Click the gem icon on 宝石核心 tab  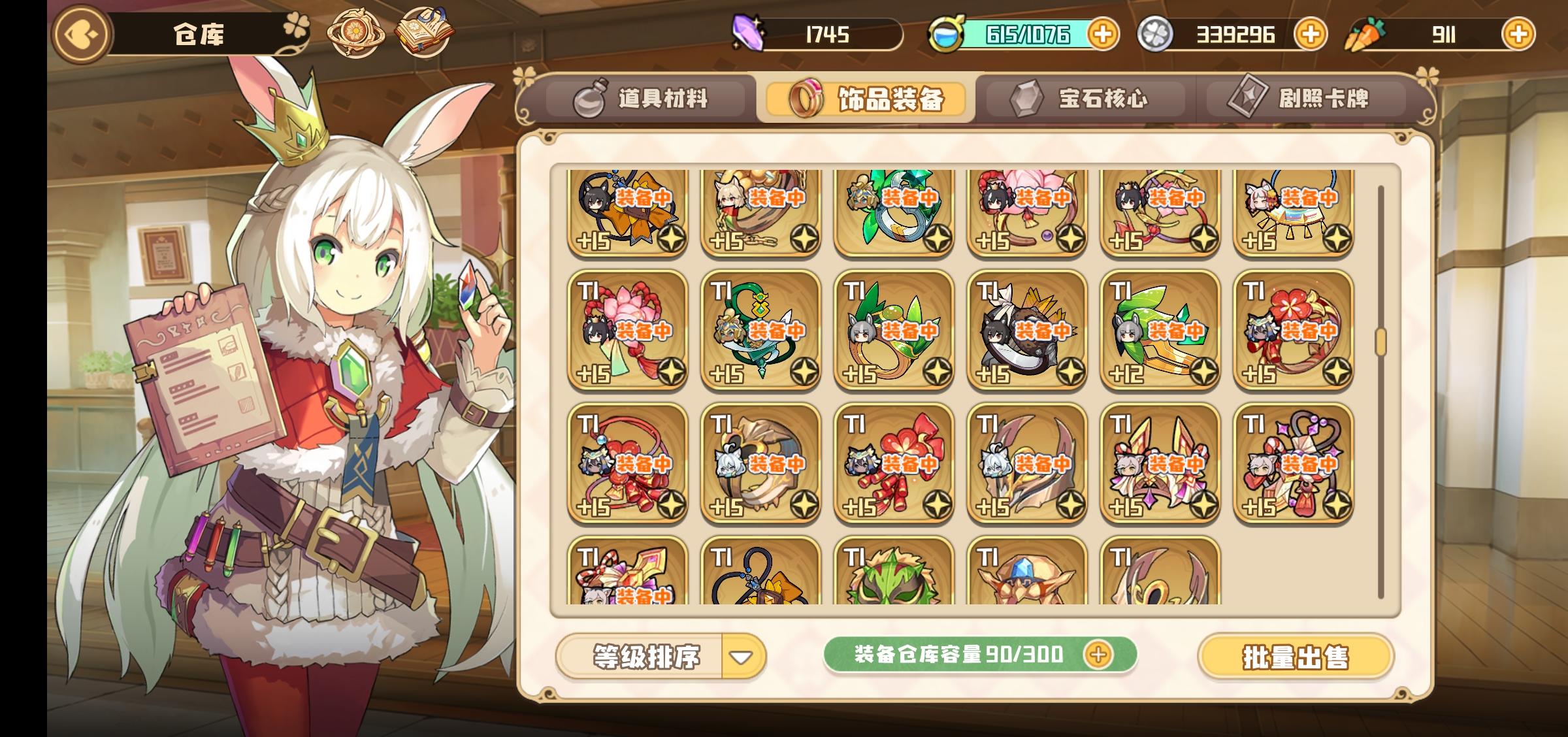click(1025, 99)
